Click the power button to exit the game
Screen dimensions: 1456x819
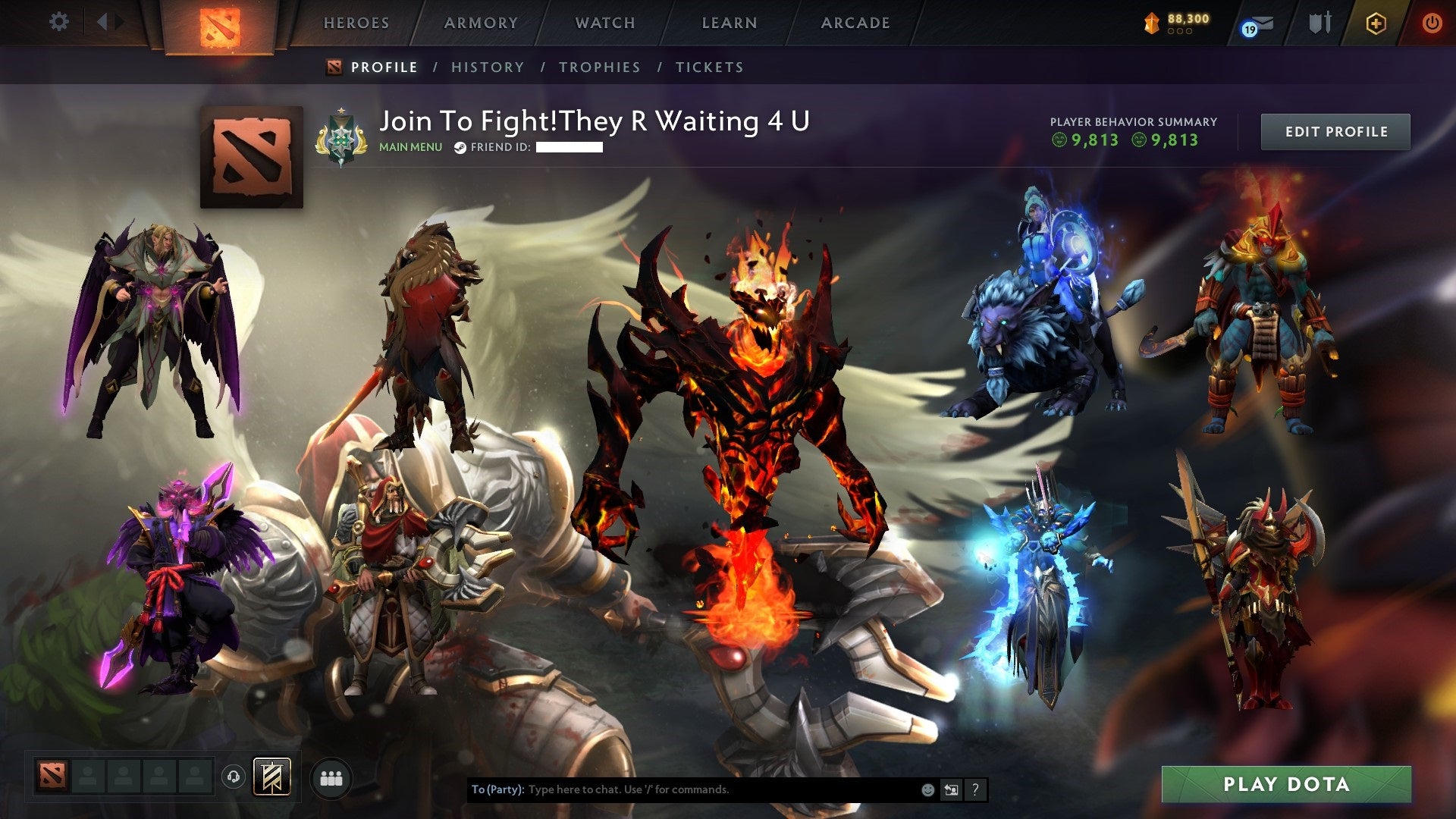(x=1433, y=23)
